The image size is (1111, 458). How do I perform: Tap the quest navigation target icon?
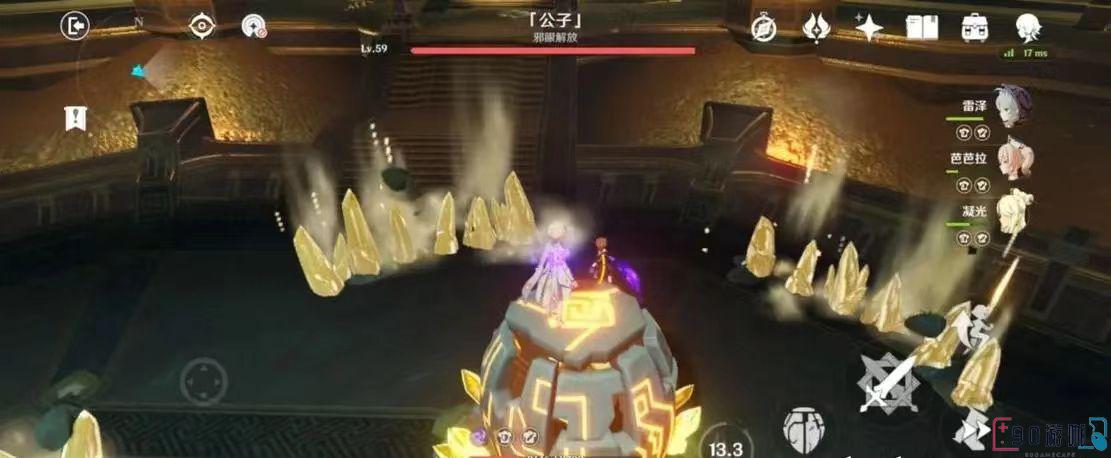pyautogui.click(x=201, y=26)
